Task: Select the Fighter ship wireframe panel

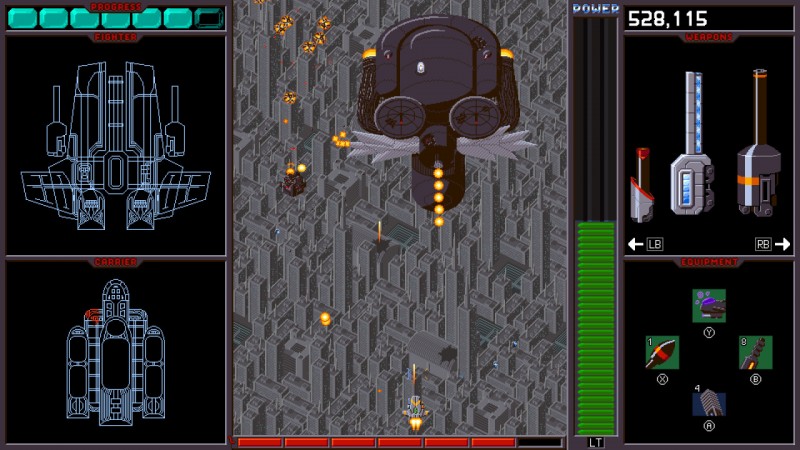Action: click(116, 145)
